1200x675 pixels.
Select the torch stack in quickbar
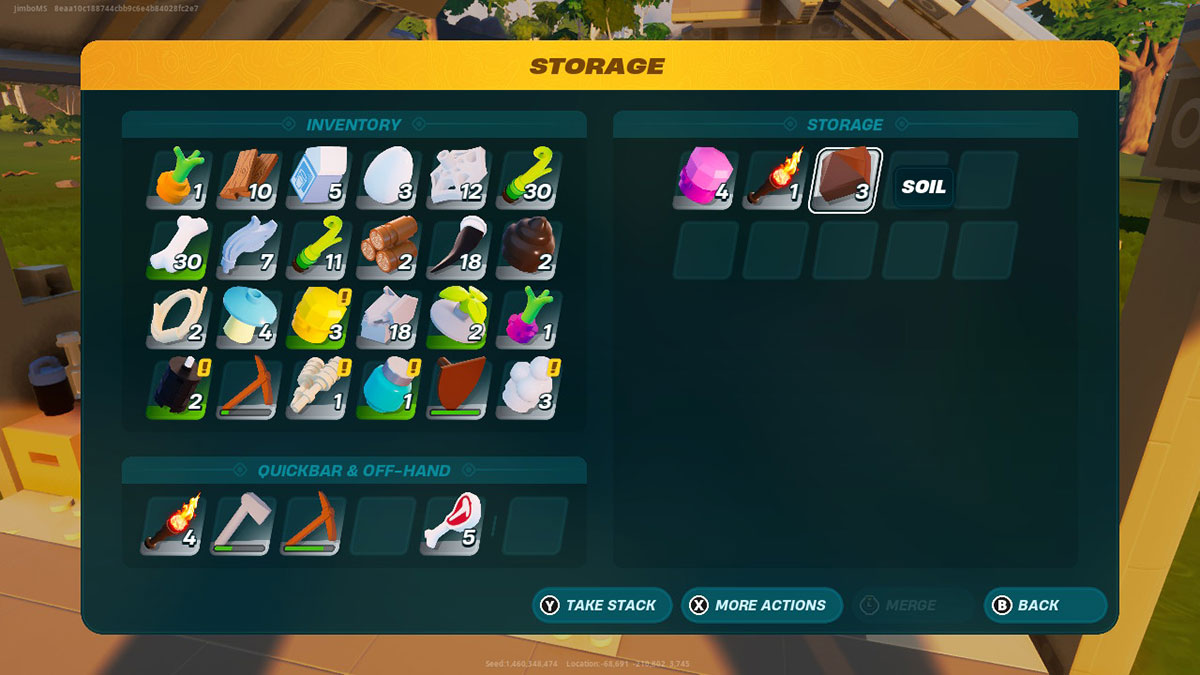coord(172,525)
